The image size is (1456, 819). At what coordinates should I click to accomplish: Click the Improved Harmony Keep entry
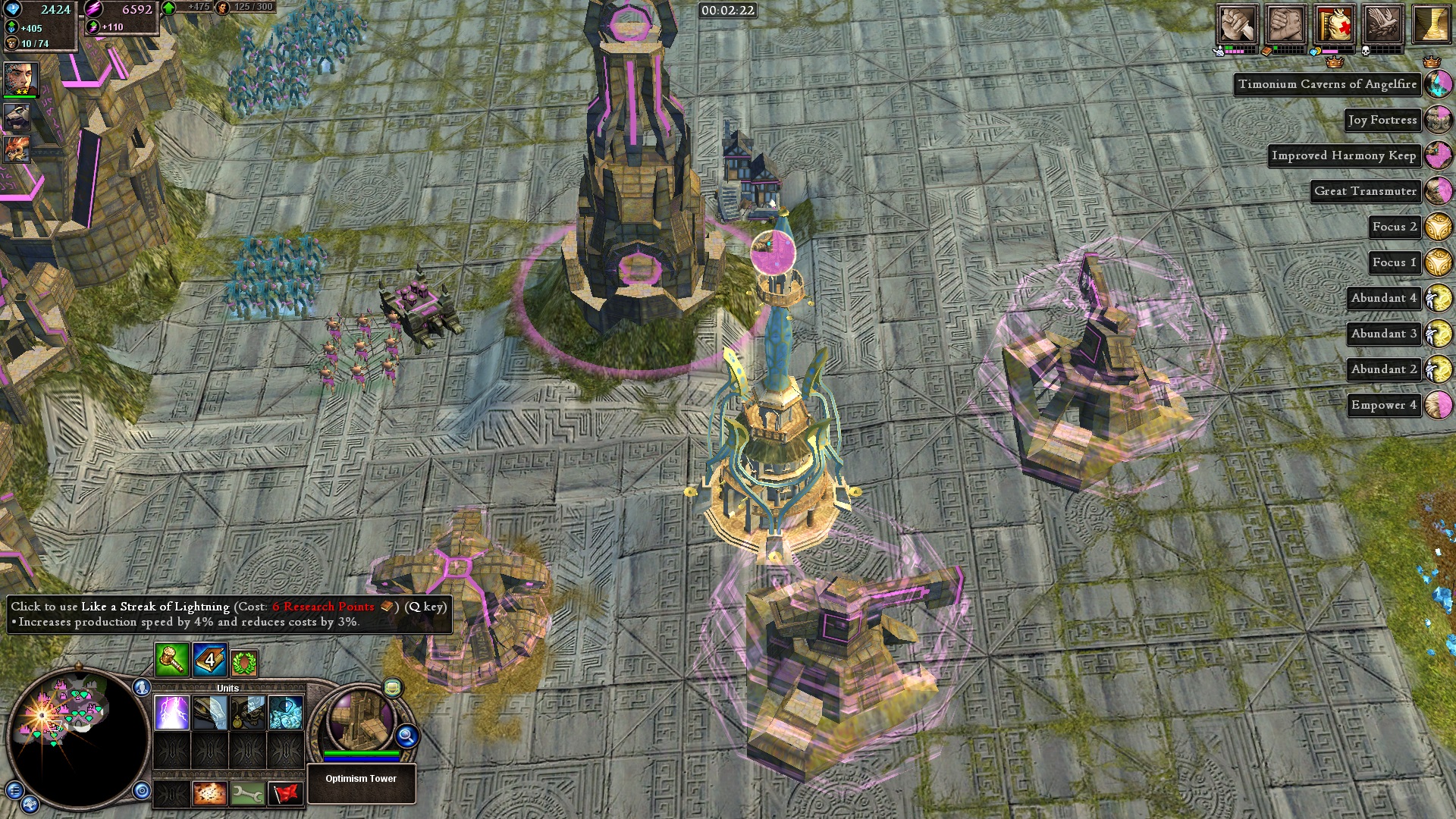tap(1343, 155)
